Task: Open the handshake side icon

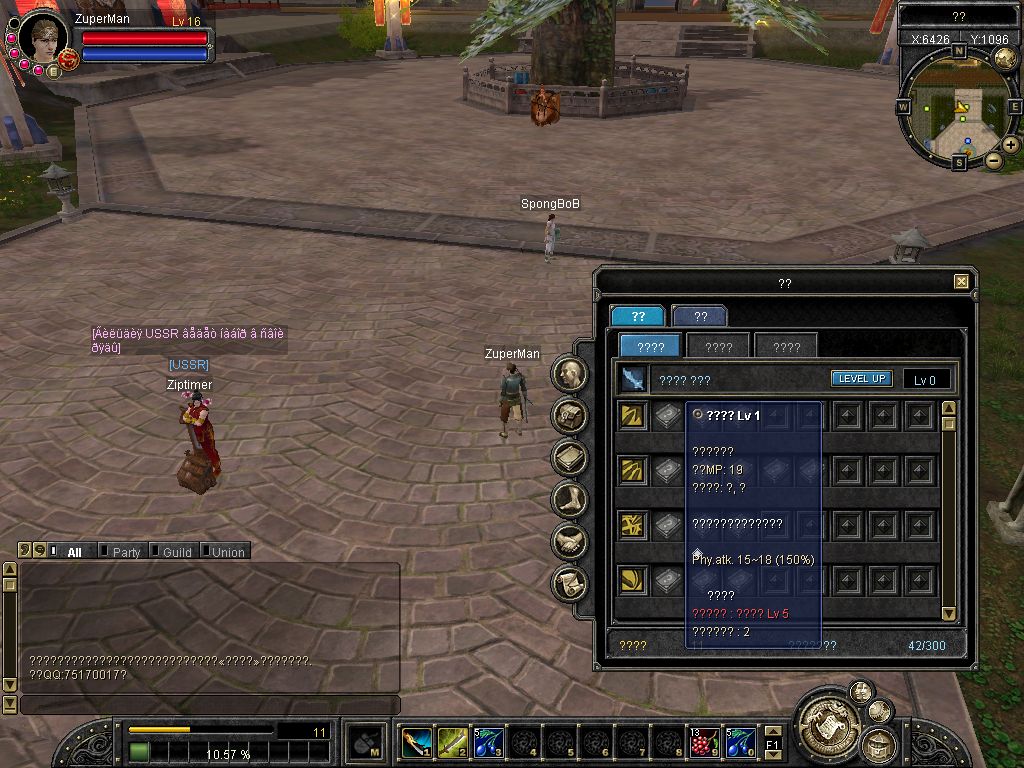Action: click(571, 541)
